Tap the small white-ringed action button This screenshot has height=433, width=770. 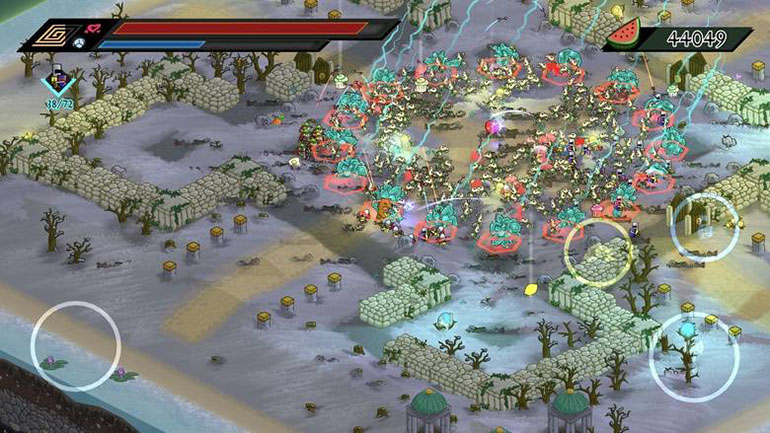pos(705,227)
